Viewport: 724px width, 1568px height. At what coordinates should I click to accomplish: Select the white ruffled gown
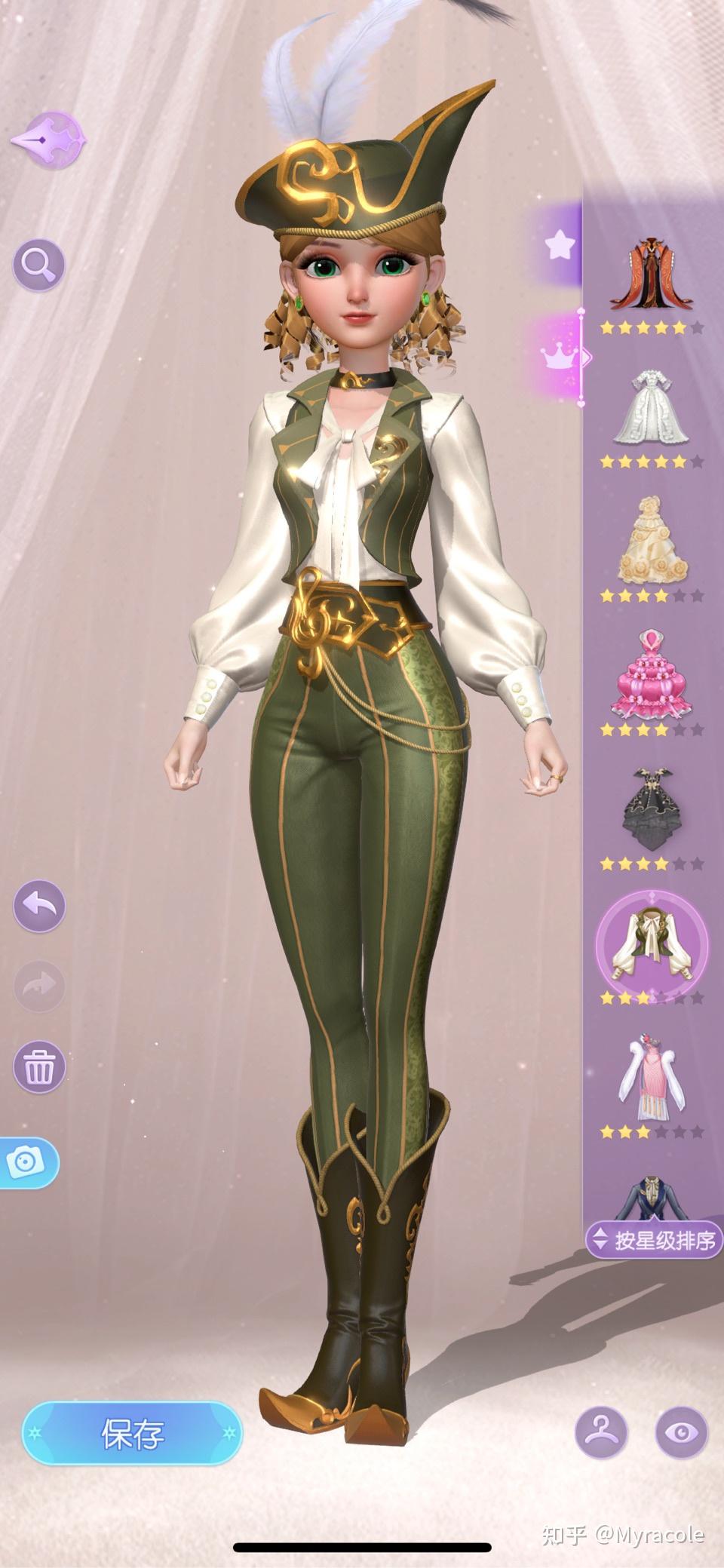click(x=650, y=409)
